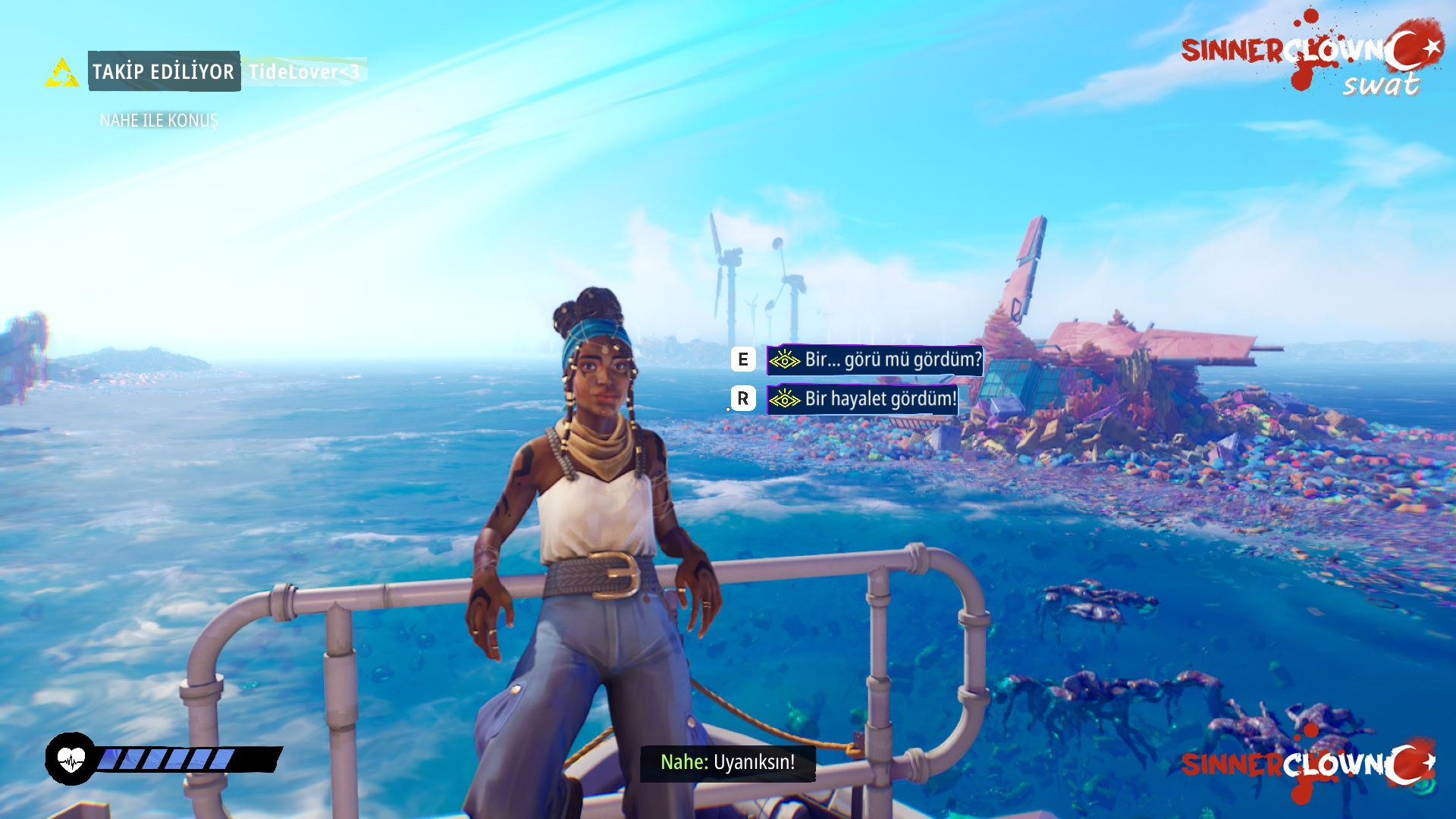
Task: Choose the reply "Bir... görü mü gördüm?"
Action: point(875,359)
